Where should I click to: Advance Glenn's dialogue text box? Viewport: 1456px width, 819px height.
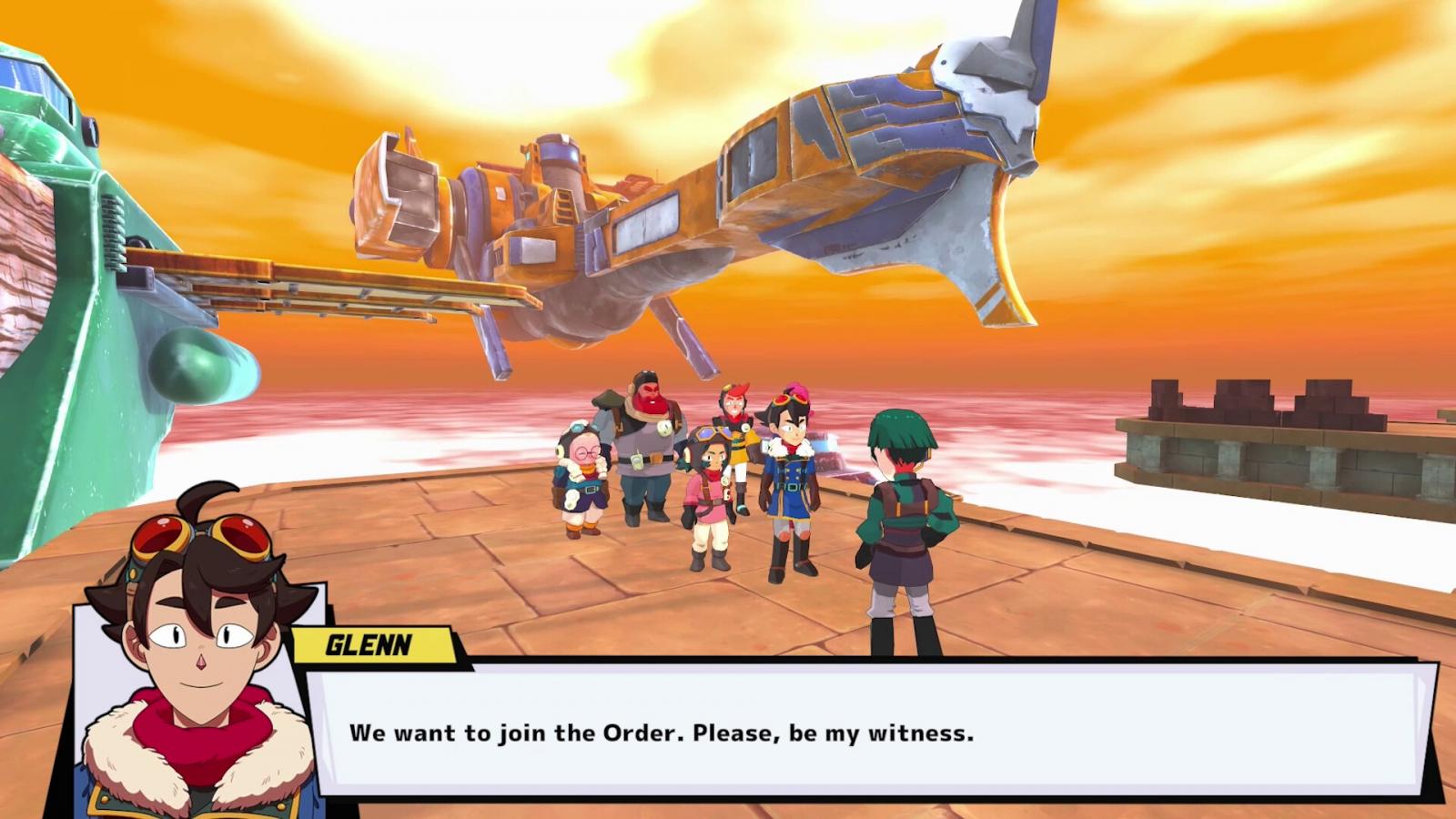tap(864, 733)
